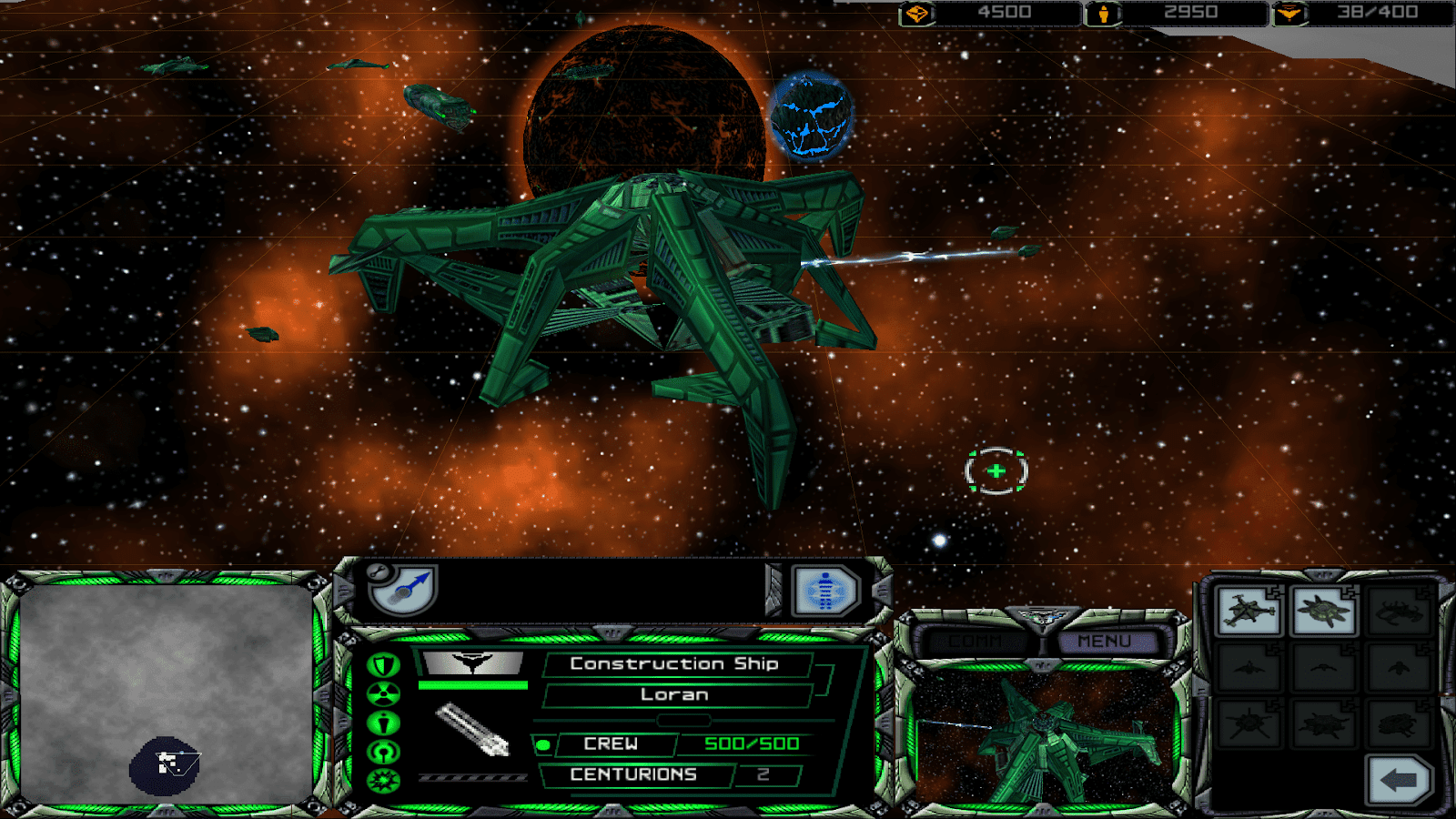Click the green health bar under the ship emblem

pos(473,682)
